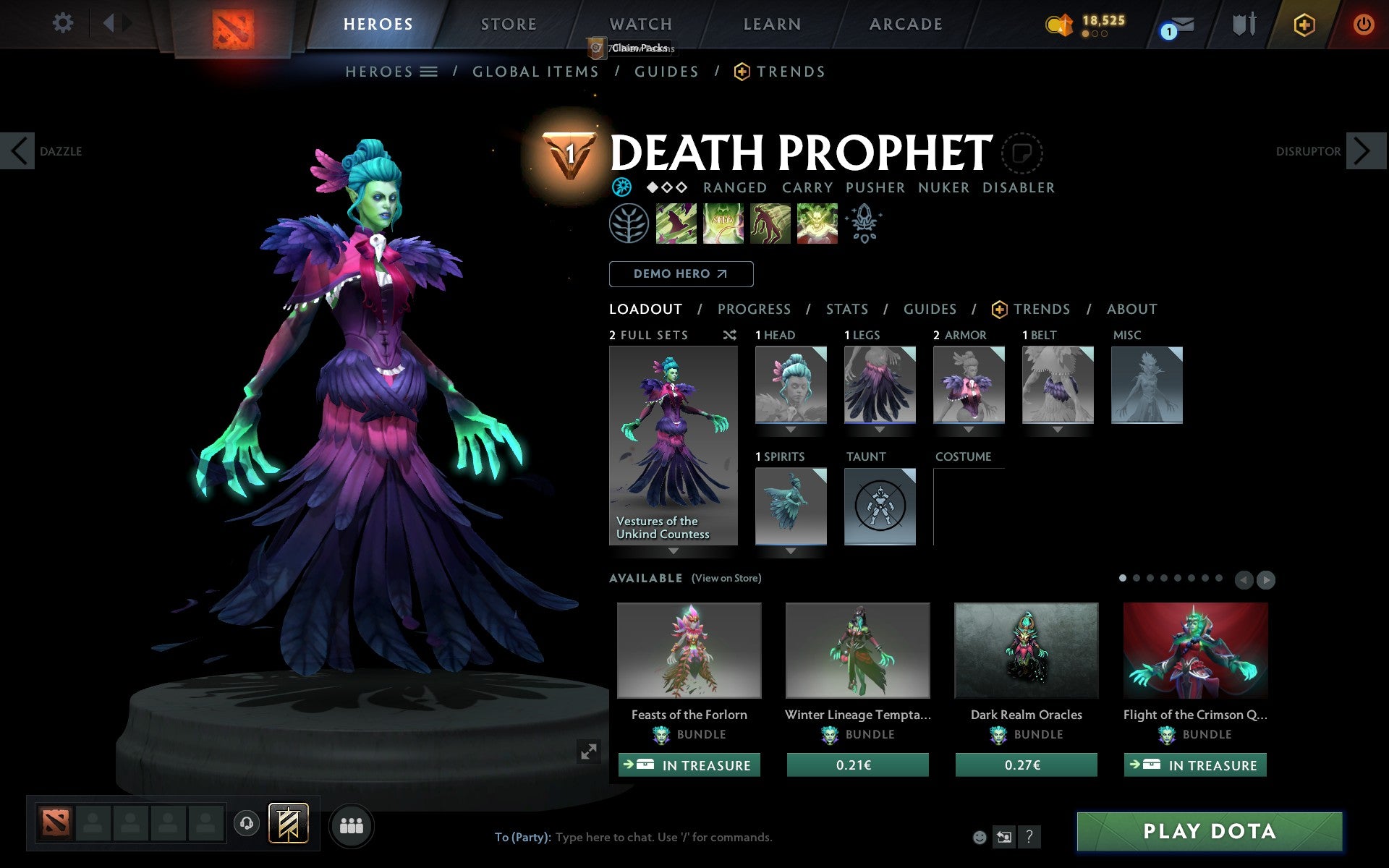Open the party voice chat icon

[247, 822]
